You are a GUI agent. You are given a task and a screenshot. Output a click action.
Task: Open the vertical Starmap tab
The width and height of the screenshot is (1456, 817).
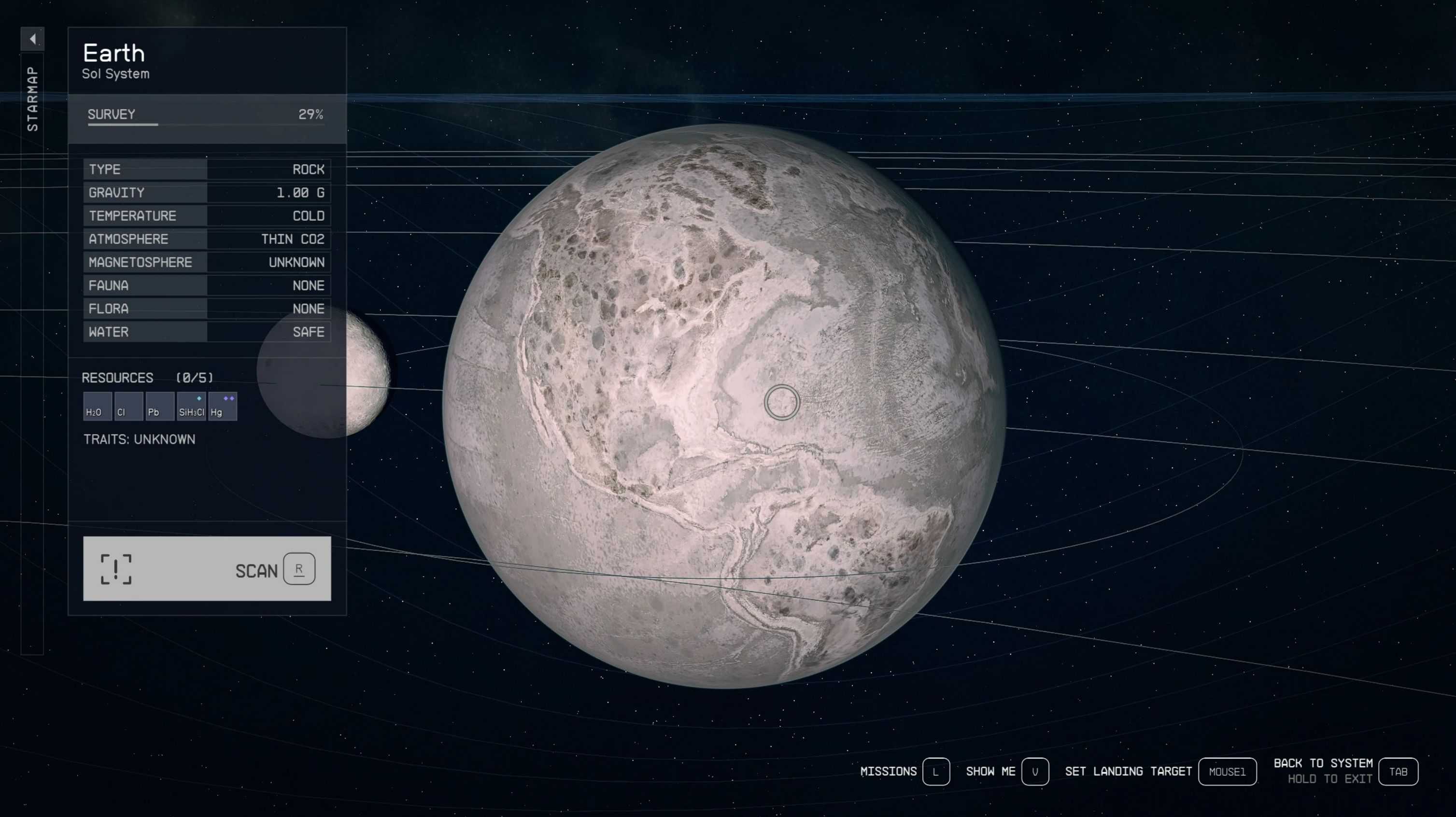click(32, 99)
